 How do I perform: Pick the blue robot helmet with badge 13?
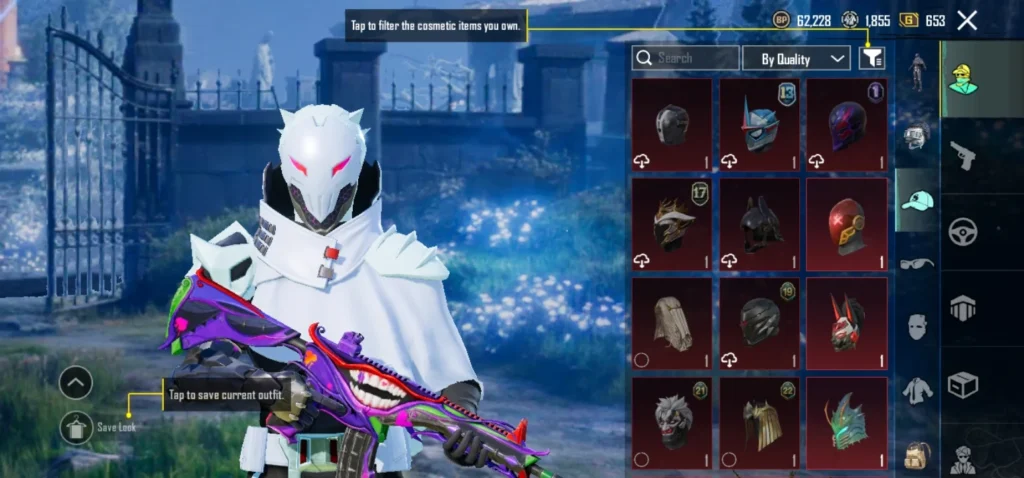point(759,125)
